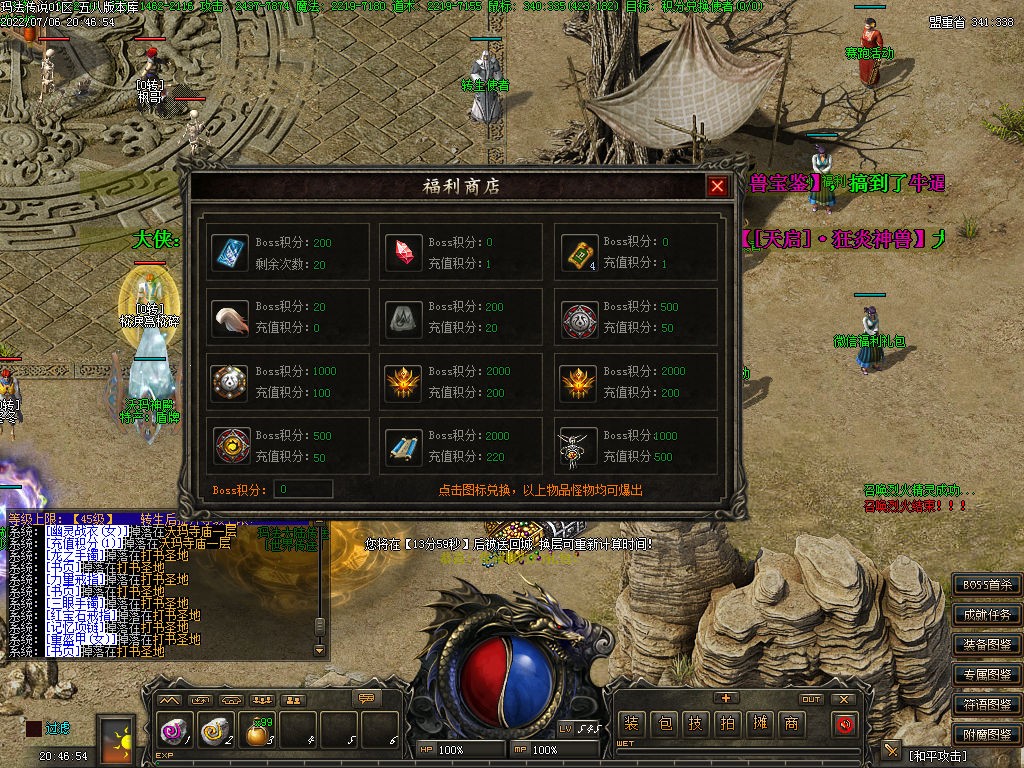1024x768 pixels.
Task: Select the red crystal shop item
Action: click(405, 253)
